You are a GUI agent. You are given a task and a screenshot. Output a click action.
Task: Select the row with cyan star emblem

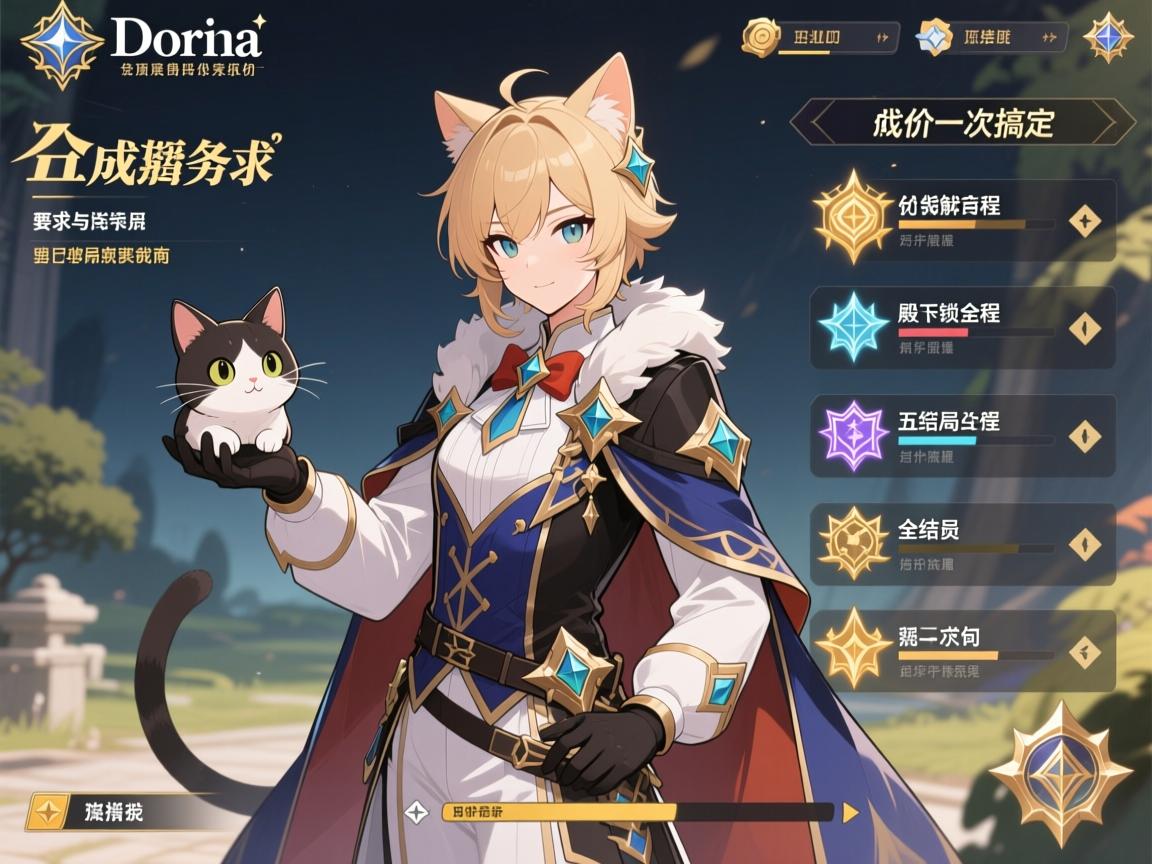[960, 327]
